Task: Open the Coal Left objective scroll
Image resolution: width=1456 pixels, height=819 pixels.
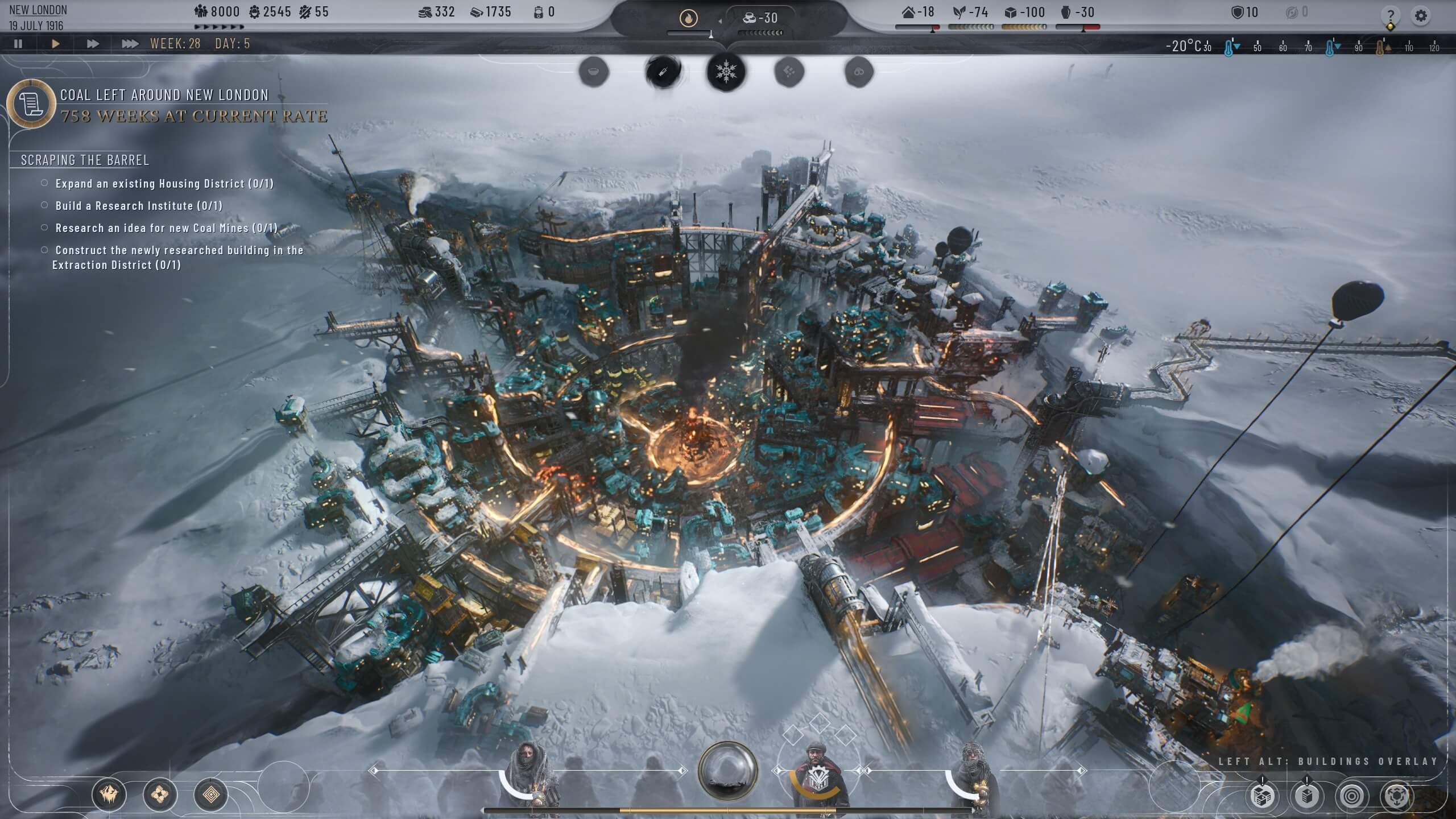Action: coord(31,104)
